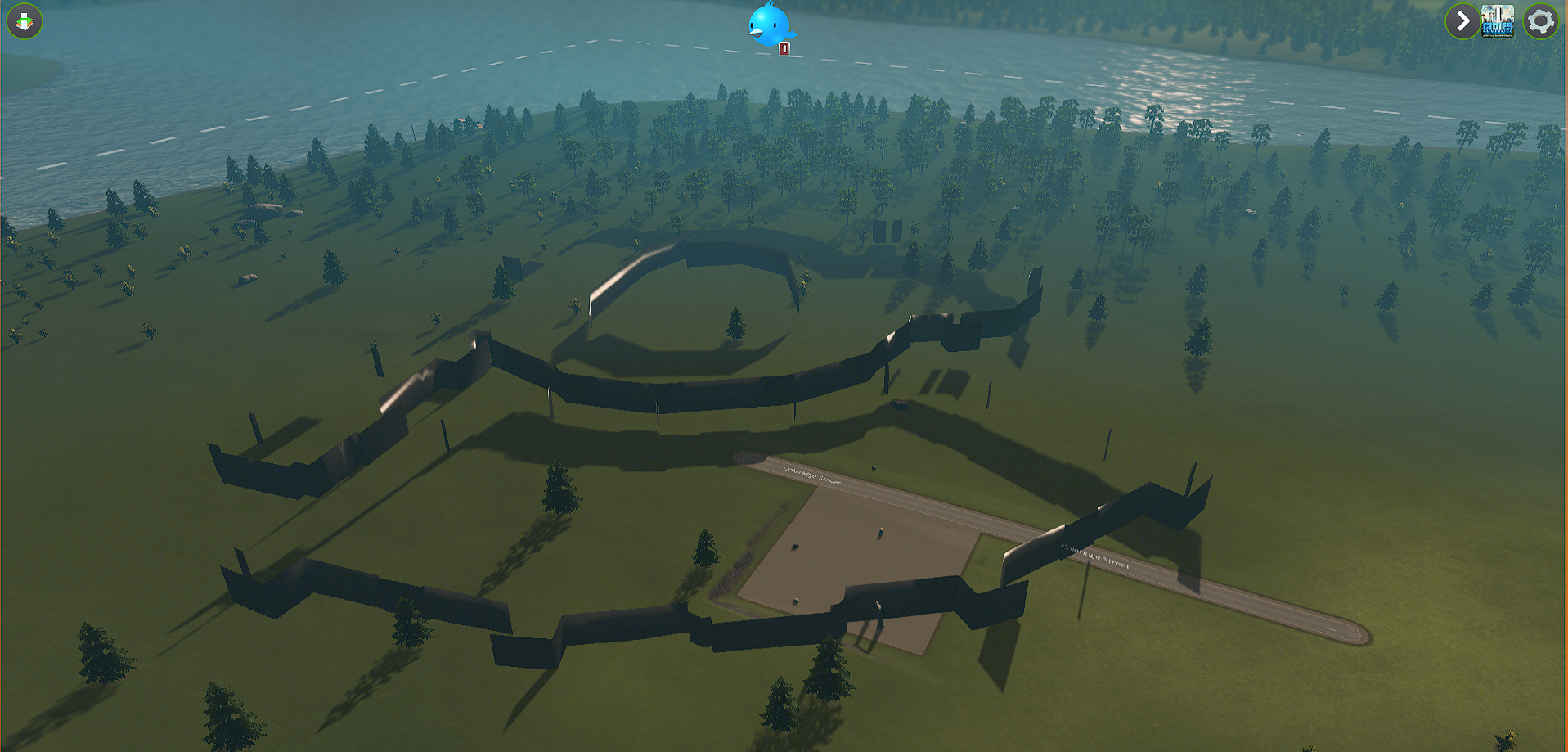The image size is (1568, 752).
Task: Click the red '1' Chirper notification badge
Action: pyautogui.click(x=784, y=50)
